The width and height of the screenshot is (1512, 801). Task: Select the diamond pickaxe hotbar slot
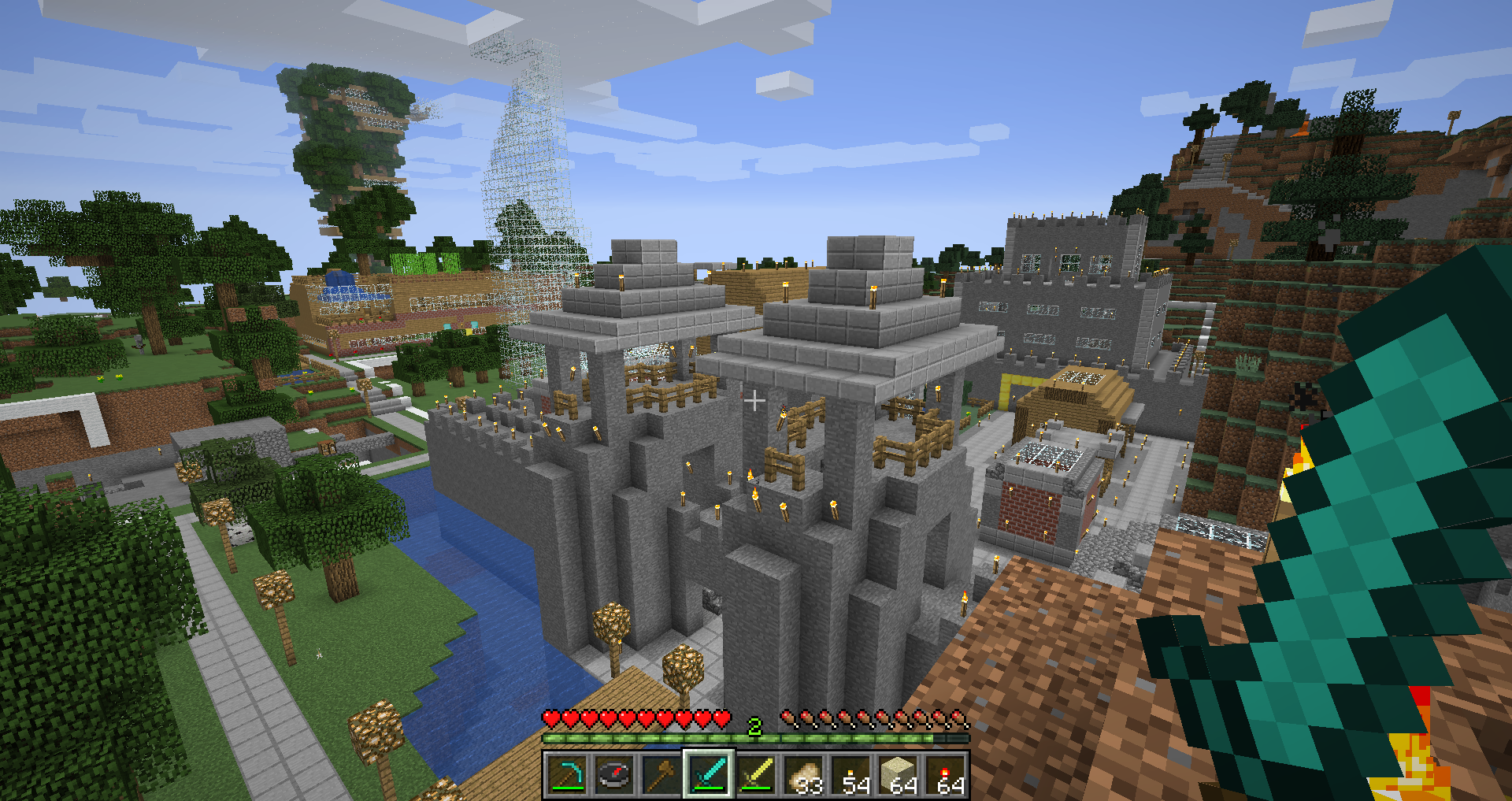pos(566,775)
